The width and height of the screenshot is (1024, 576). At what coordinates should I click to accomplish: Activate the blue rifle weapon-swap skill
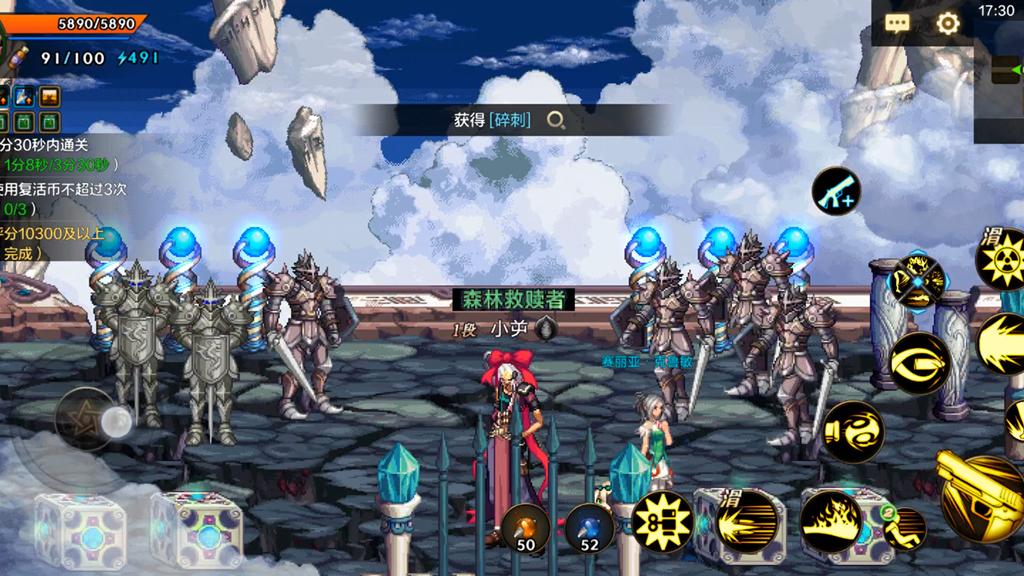pyautogui.click(x=835, y=190)
